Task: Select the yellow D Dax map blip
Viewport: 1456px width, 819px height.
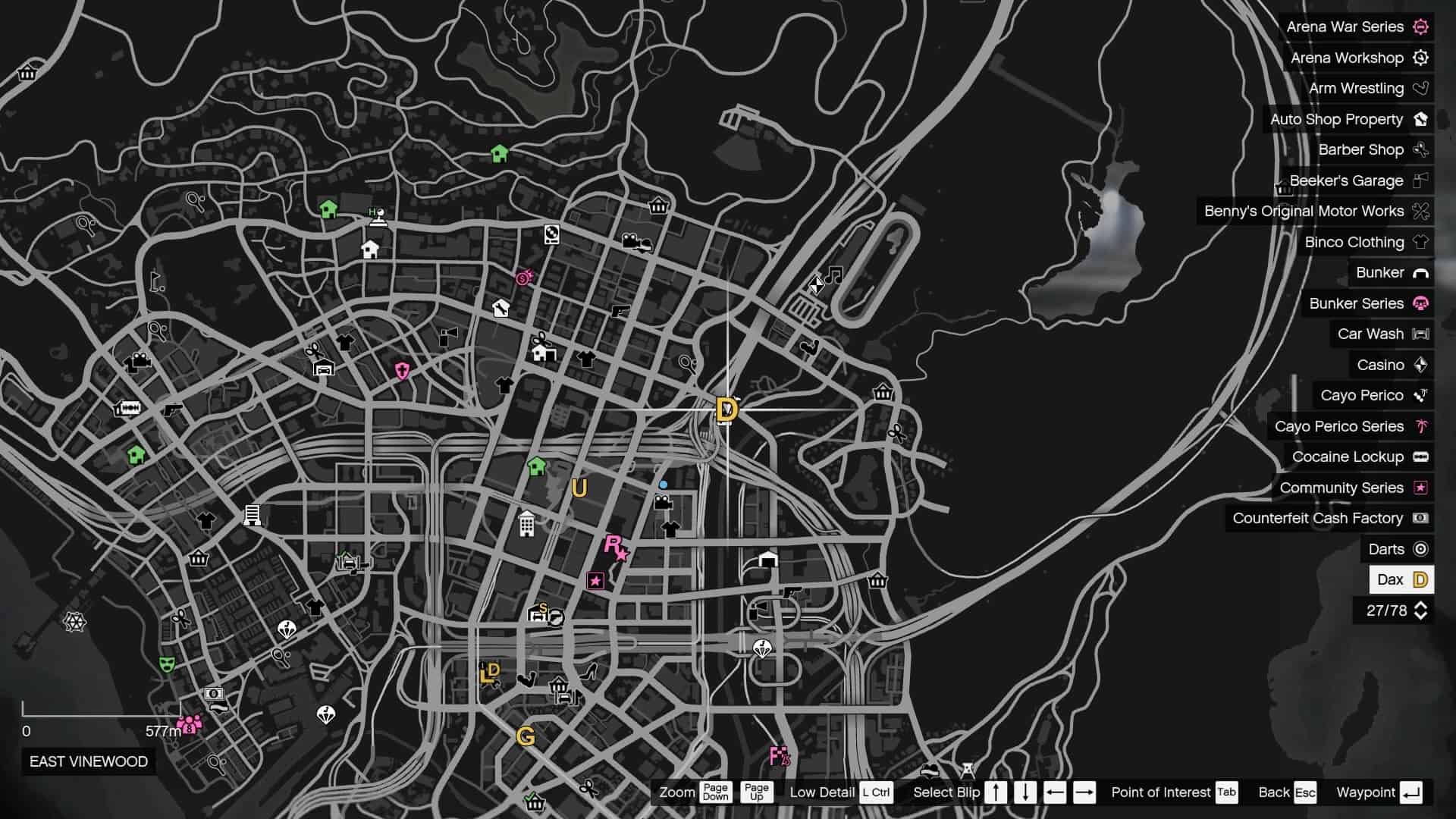Action: (726, 410)
